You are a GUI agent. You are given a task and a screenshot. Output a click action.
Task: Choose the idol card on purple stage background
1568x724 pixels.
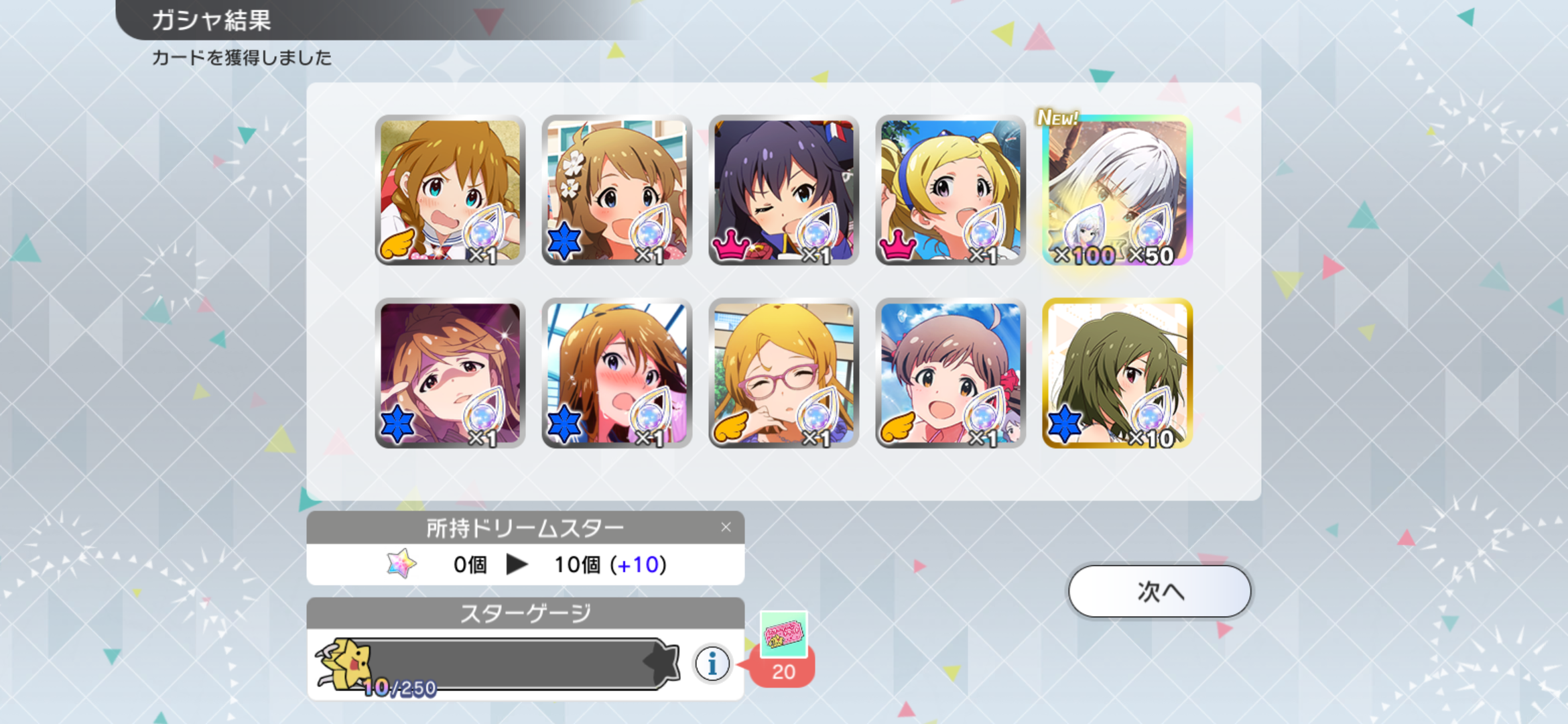coord(450,373)
